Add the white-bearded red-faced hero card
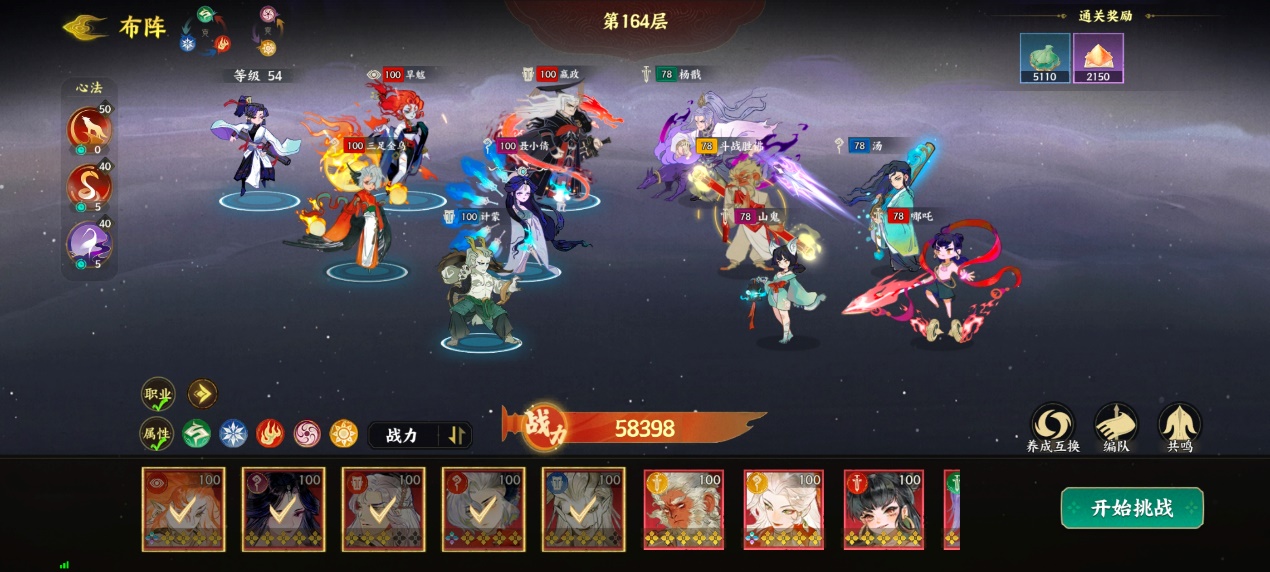 tap(684, 509)
